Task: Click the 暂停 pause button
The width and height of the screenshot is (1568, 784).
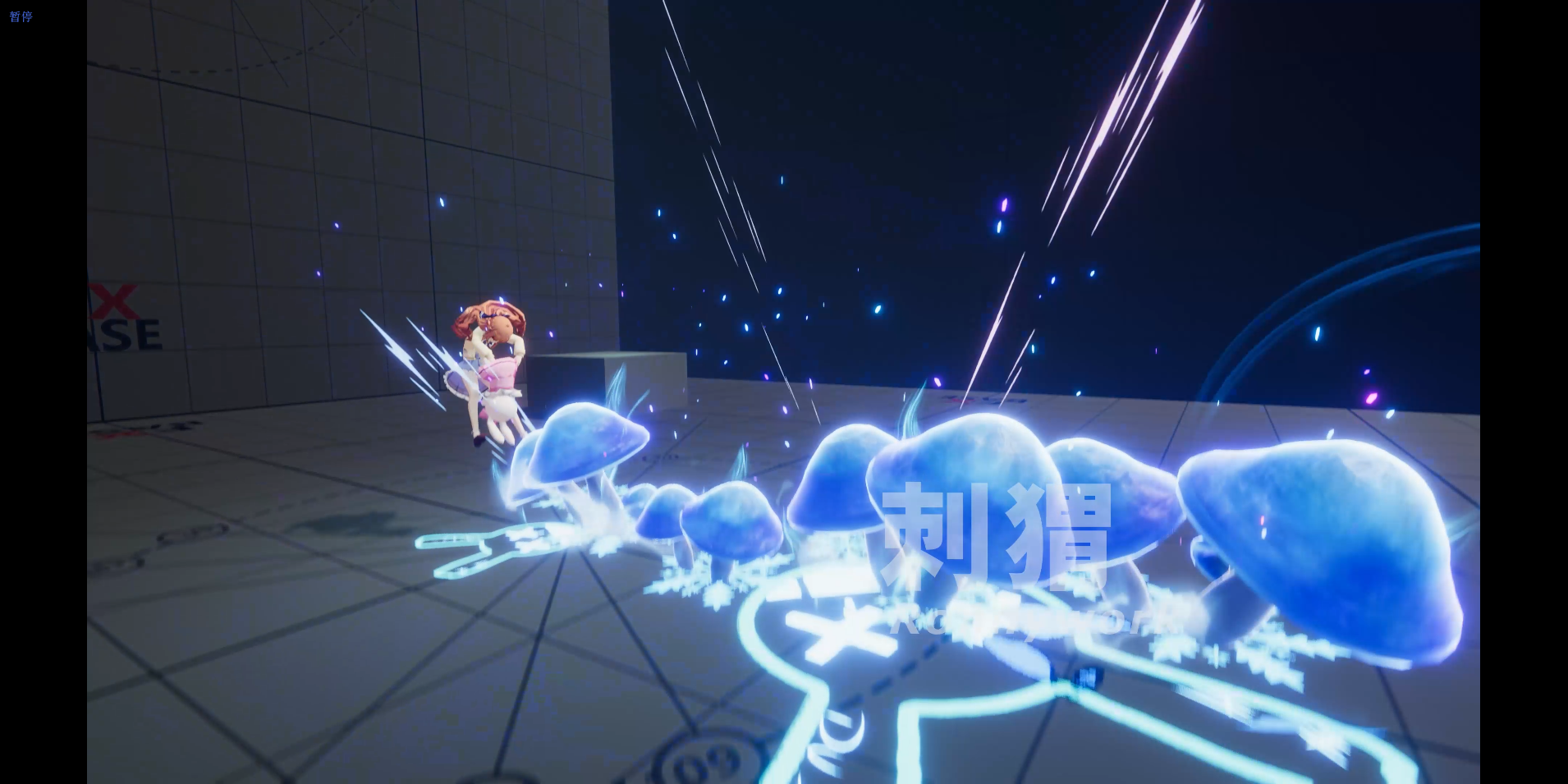Action: 21,16
